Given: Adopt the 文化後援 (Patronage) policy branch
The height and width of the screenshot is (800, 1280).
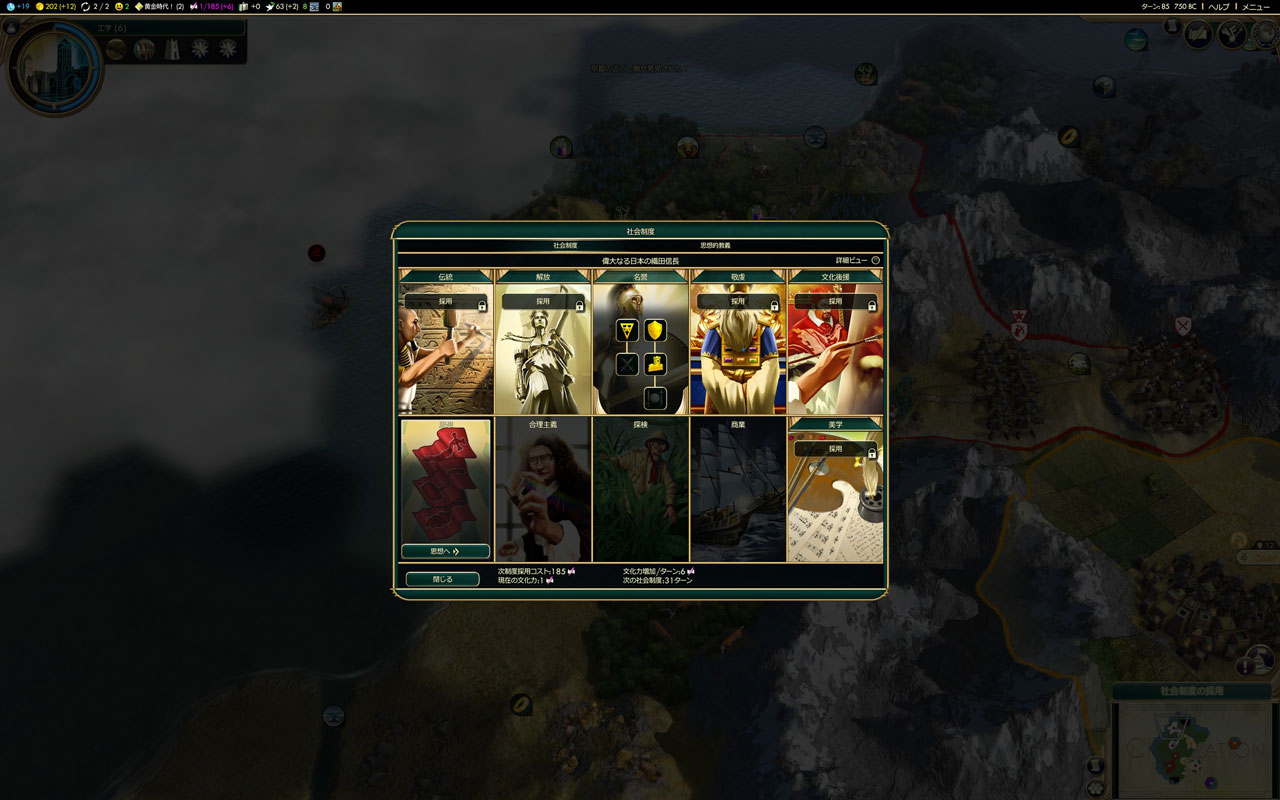Looking at the screenshot, I should (x=835, y=301).
